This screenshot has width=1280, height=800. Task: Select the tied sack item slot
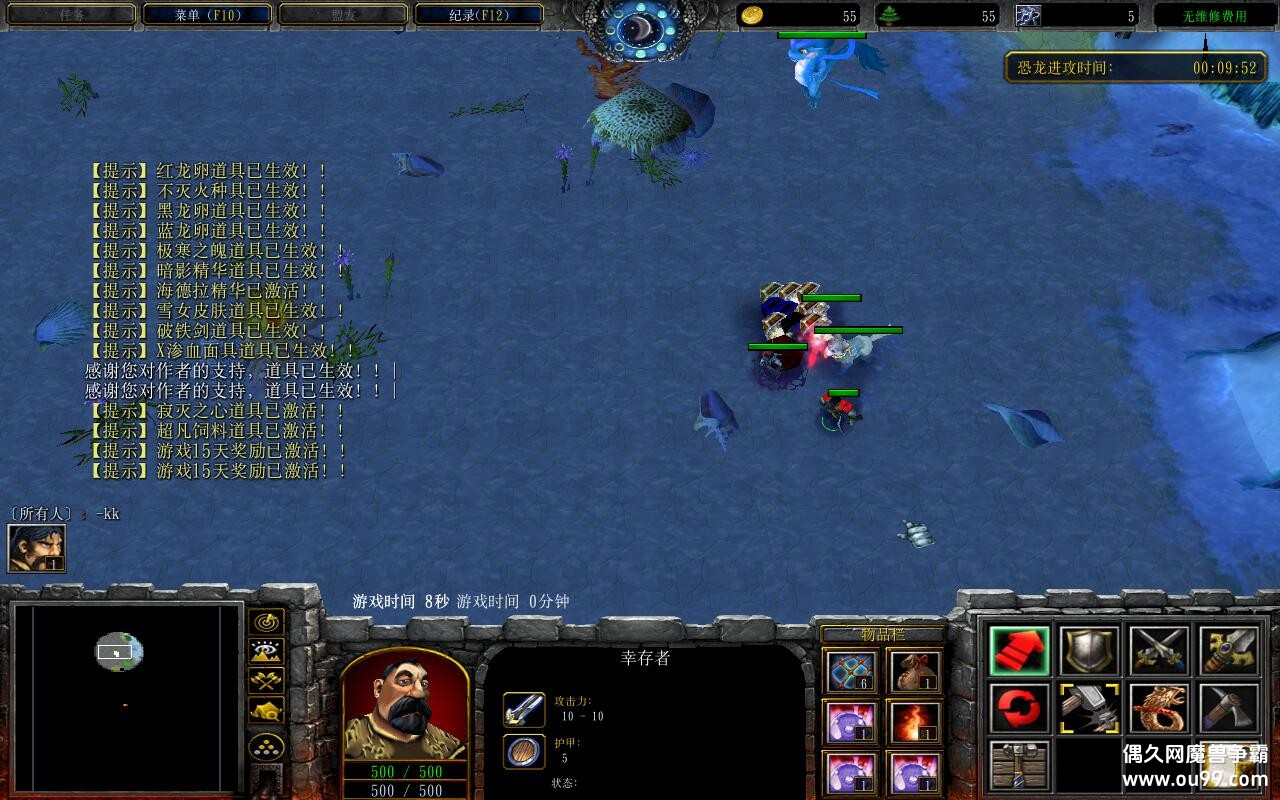tap(914, 671)
